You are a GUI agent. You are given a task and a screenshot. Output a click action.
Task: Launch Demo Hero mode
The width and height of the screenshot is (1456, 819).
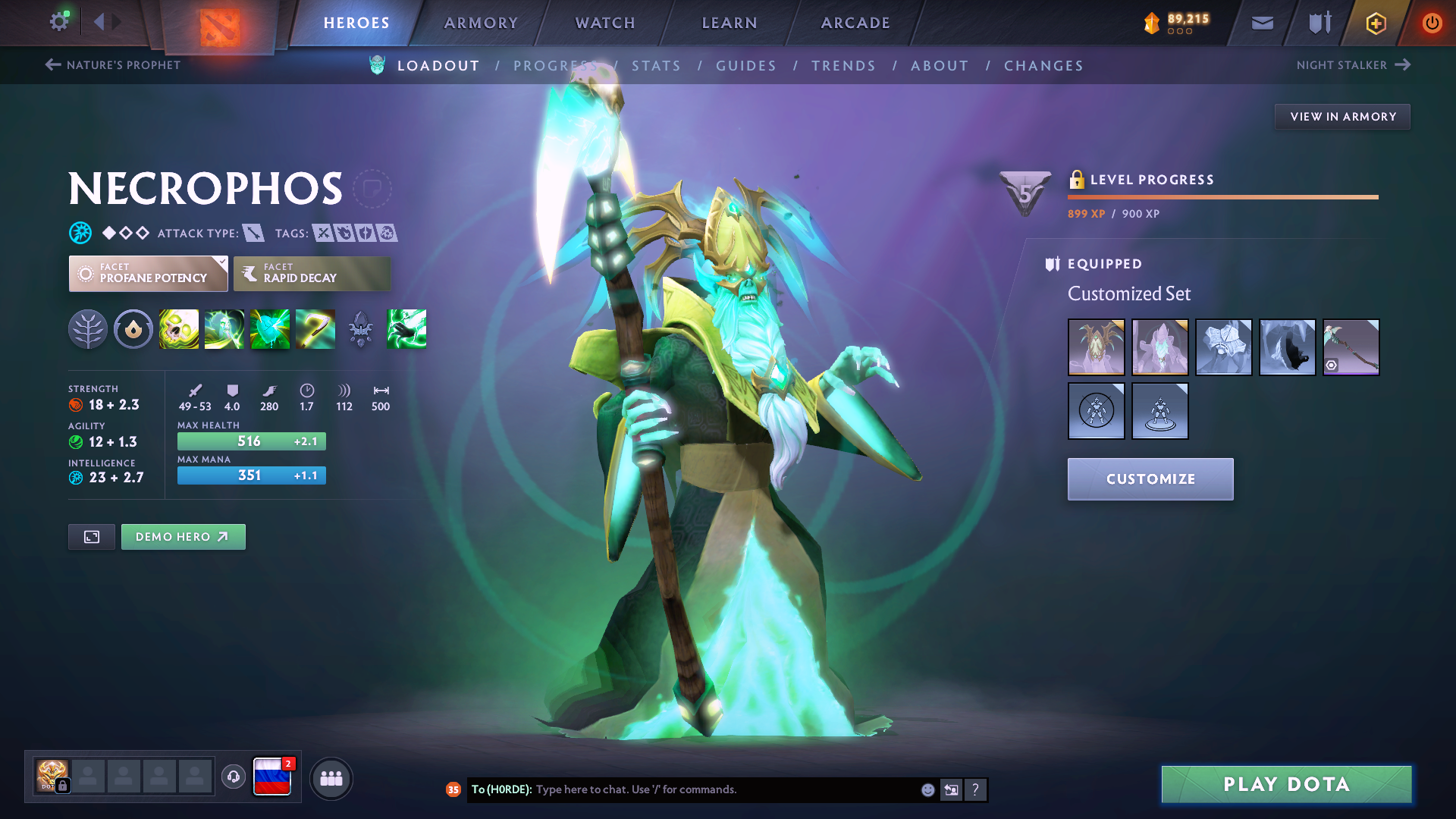click(x=183, y=537)
